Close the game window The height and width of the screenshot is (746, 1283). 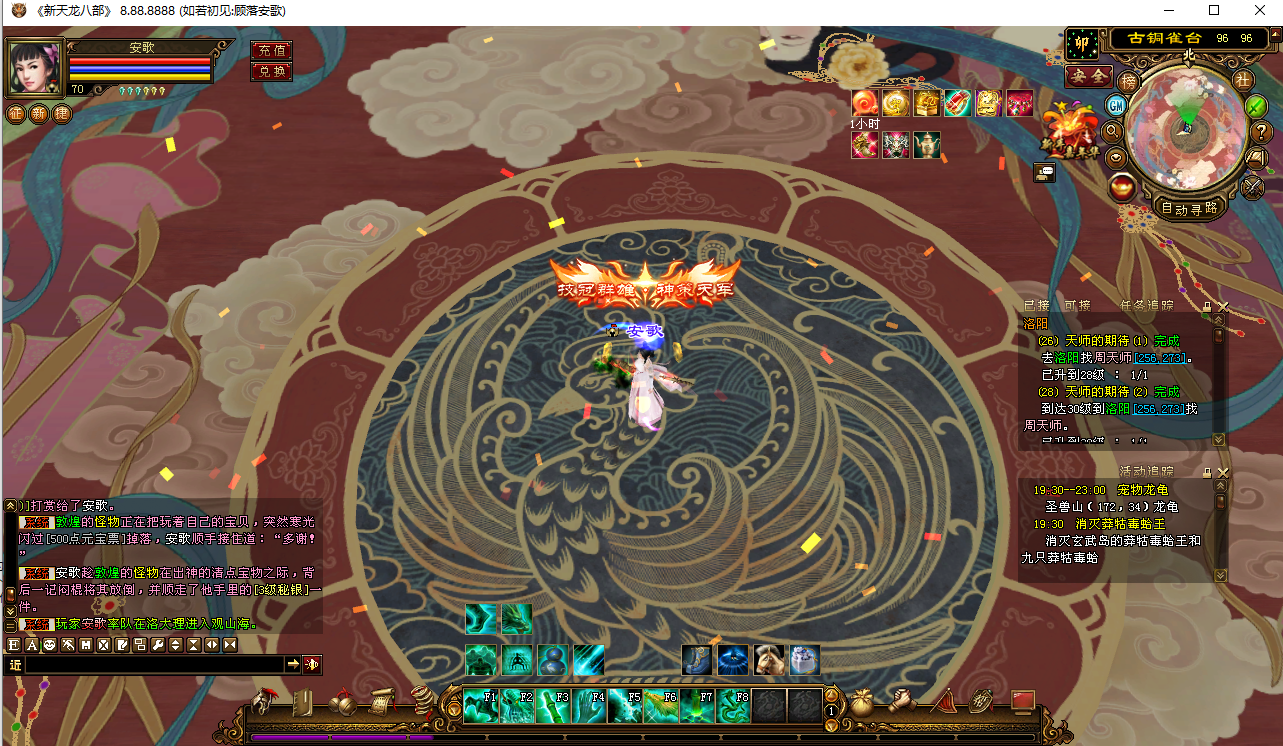(1259, 11)
